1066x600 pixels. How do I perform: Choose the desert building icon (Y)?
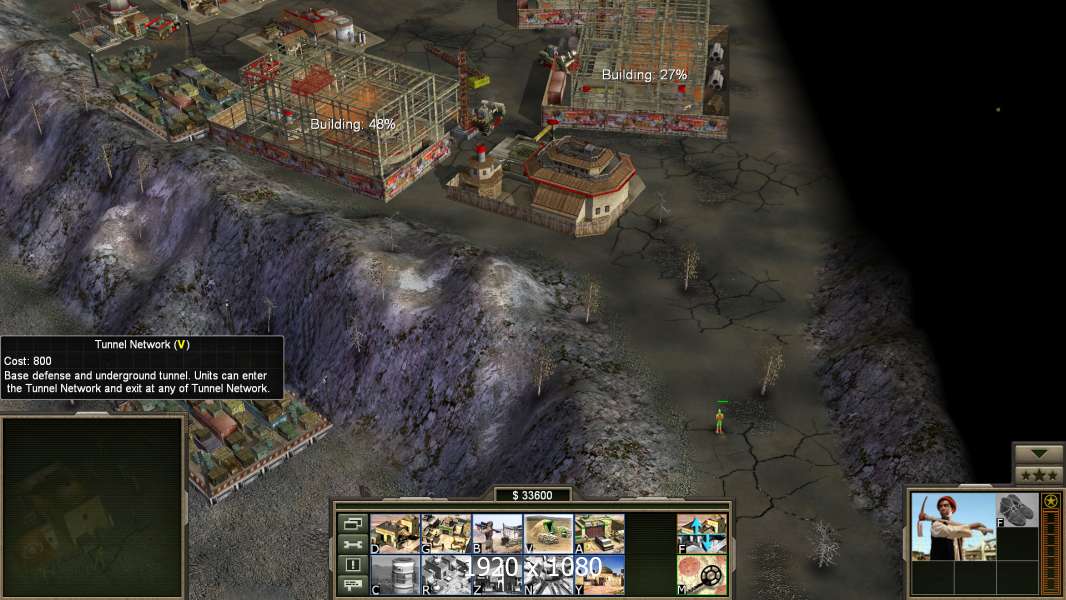[x=599, y=575]
